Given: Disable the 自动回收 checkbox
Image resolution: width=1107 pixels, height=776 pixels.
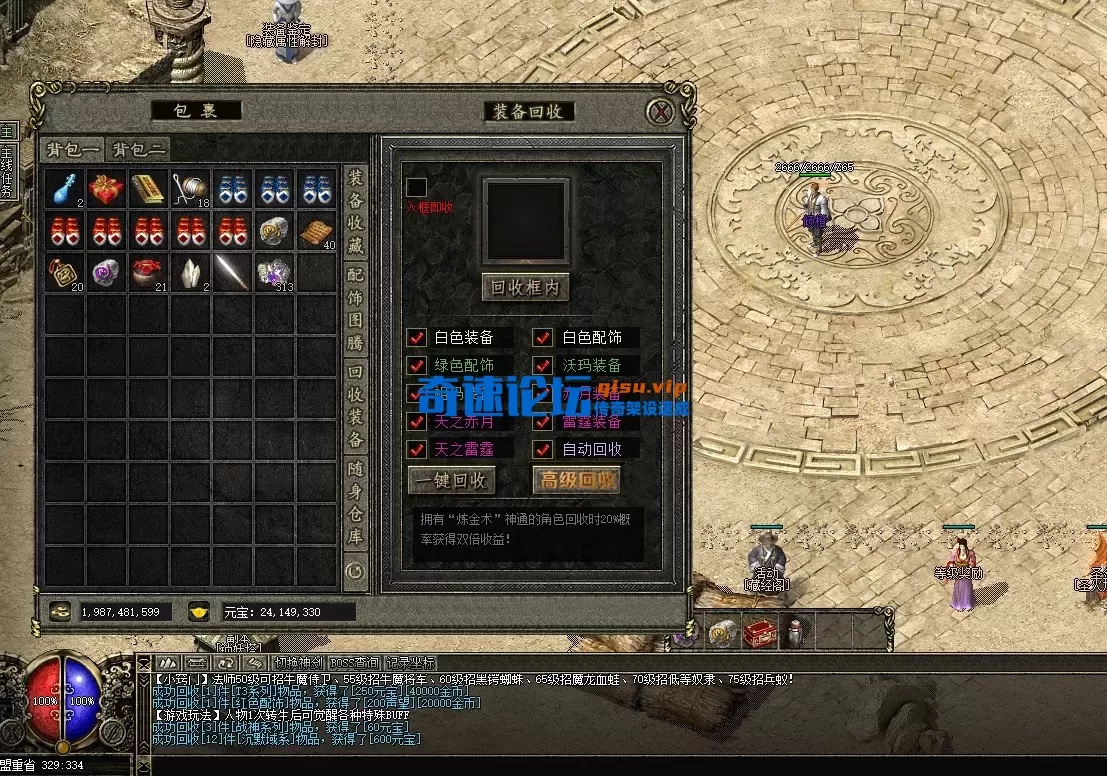Looking at the screenshot, I should [x=543, y=449].
